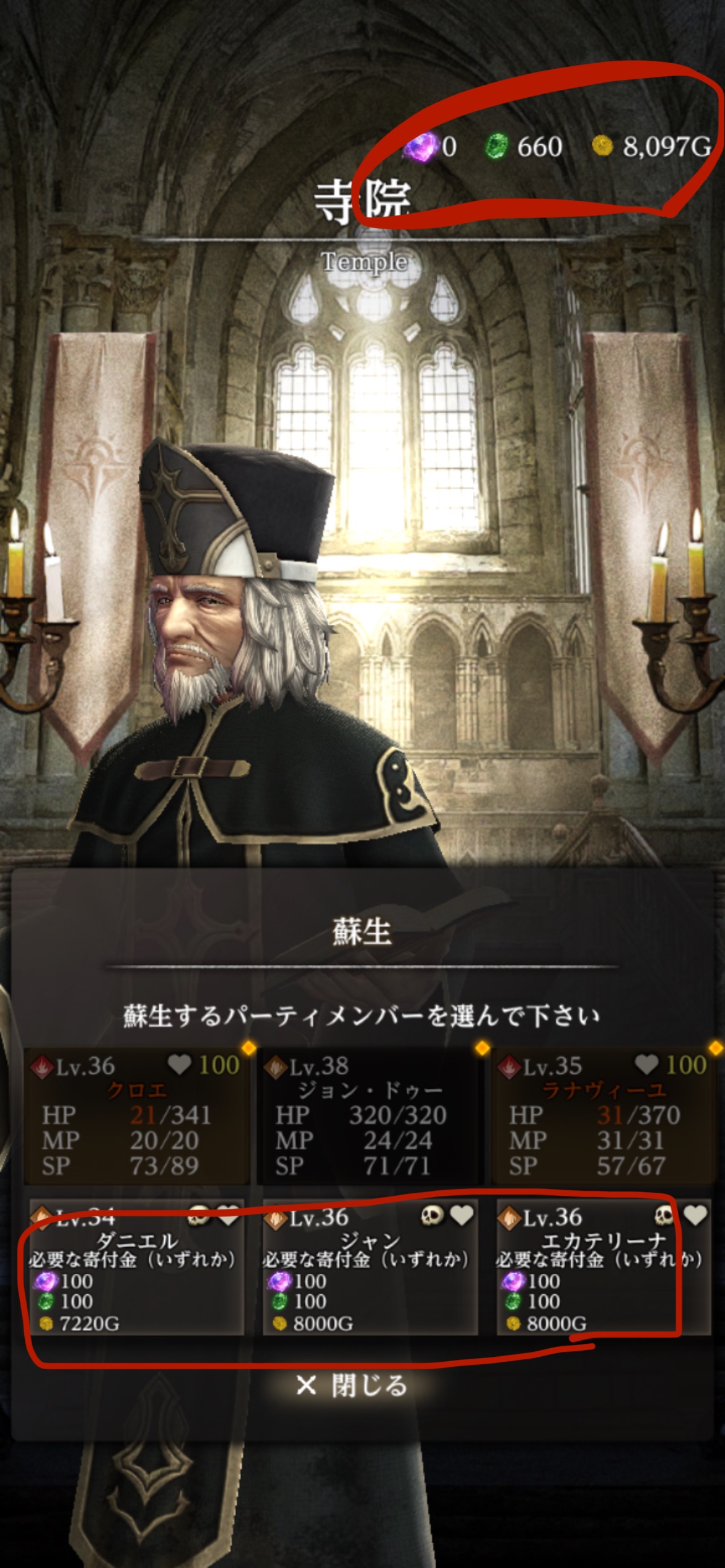Close the revival panel with 閉じる
This screenshot has width=725, height=1568.
click(x=352, y=1385)
